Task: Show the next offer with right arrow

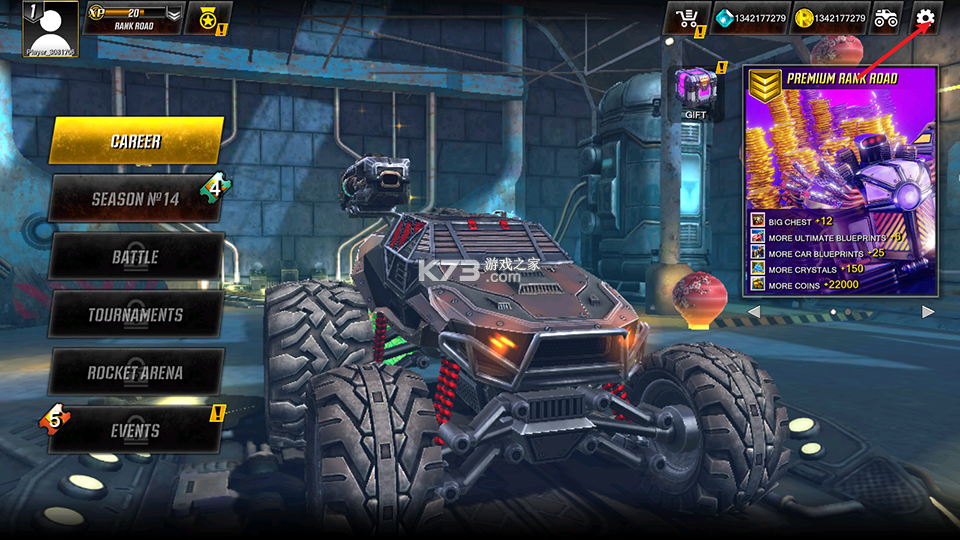Action: [x=927, y=312]
